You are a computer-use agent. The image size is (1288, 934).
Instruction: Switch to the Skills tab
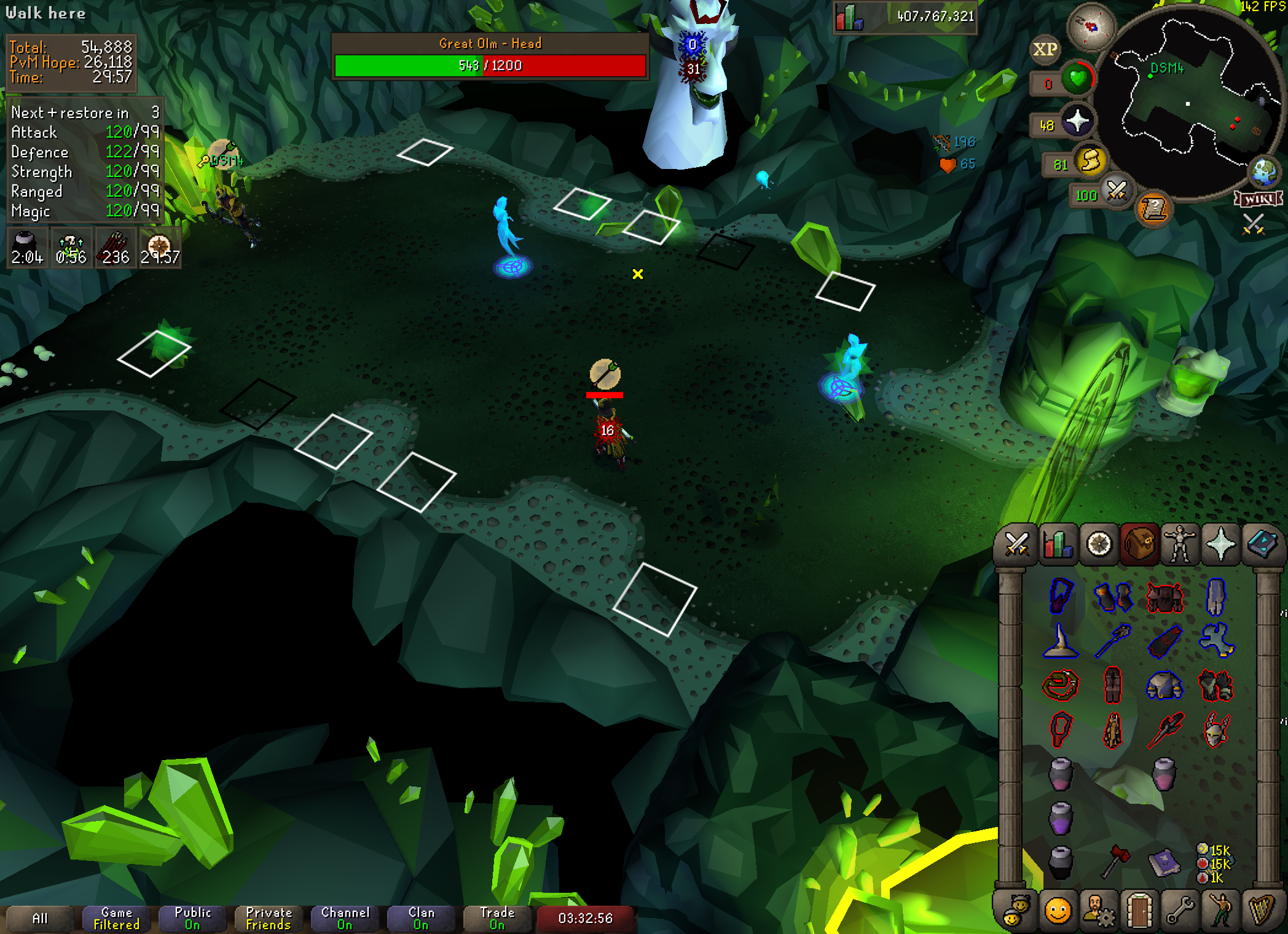[x=1058, y=544]
